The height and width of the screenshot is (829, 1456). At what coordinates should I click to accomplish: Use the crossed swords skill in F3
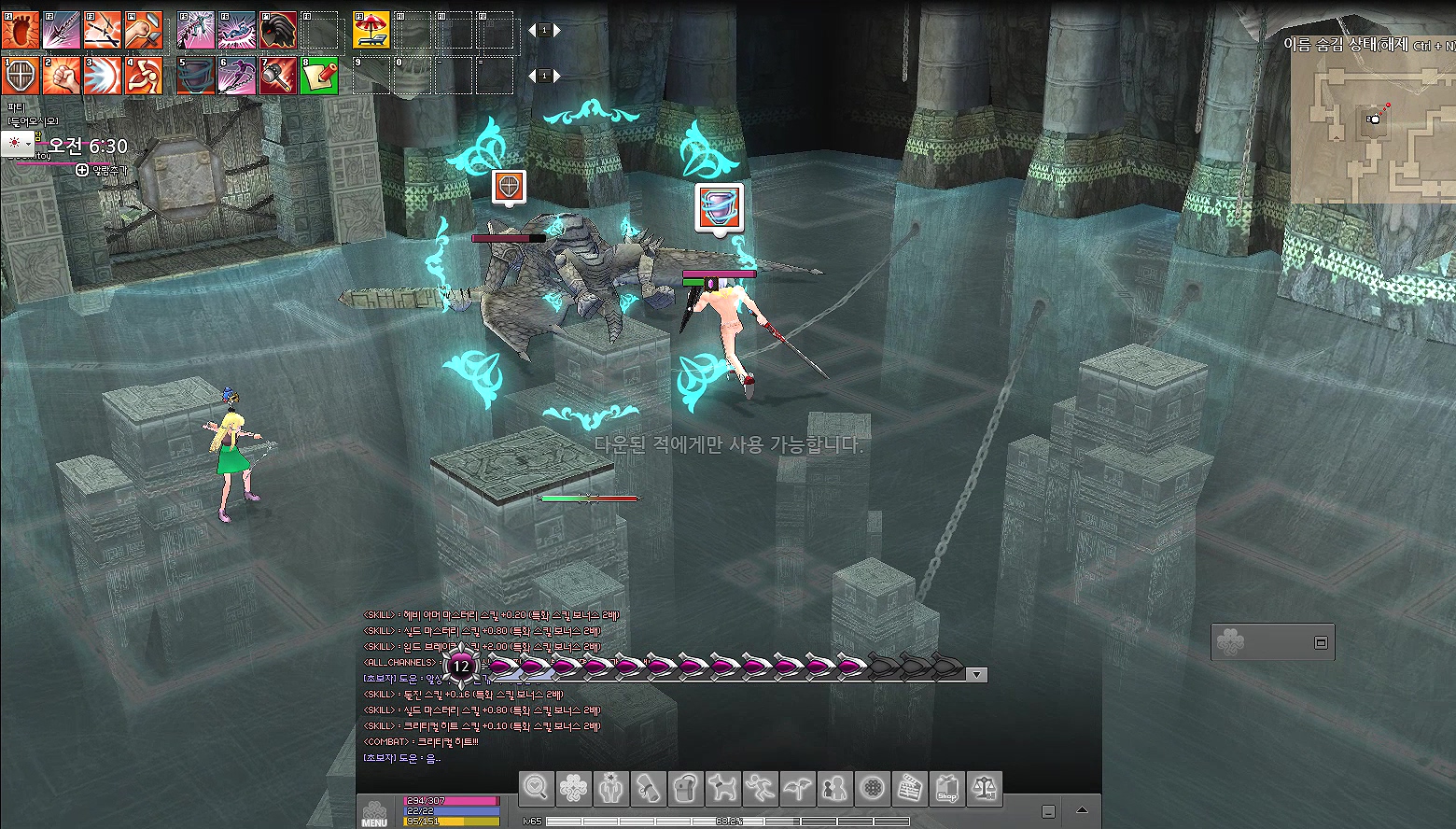(x=102, y=31)
